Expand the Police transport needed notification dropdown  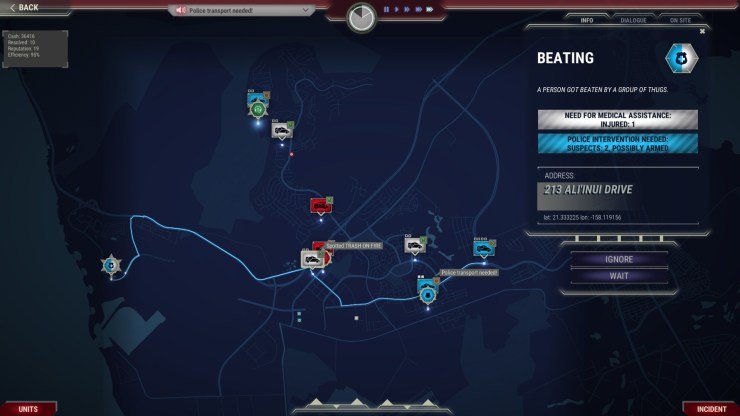tap(307, 10)
